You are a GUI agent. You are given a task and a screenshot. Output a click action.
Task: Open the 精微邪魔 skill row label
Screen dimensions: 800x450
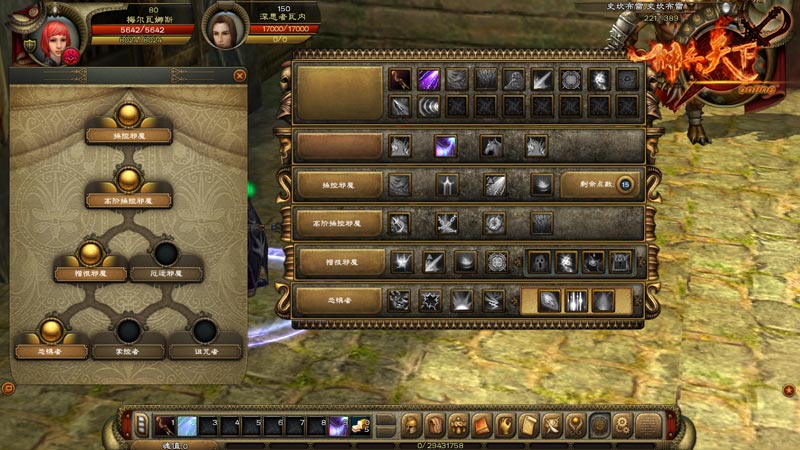point(339,262)
